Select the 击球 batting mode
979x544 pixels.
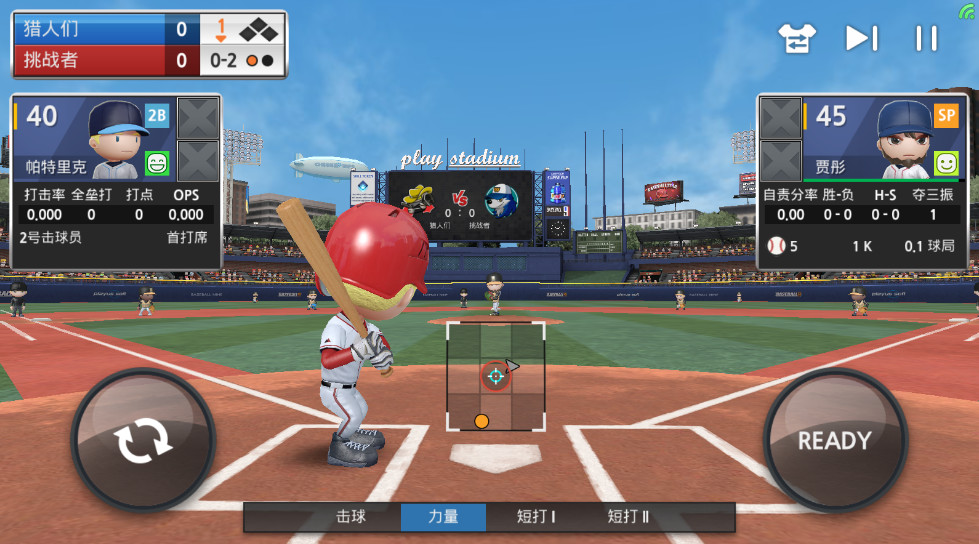pyautogui.click(x=350, y=517)
